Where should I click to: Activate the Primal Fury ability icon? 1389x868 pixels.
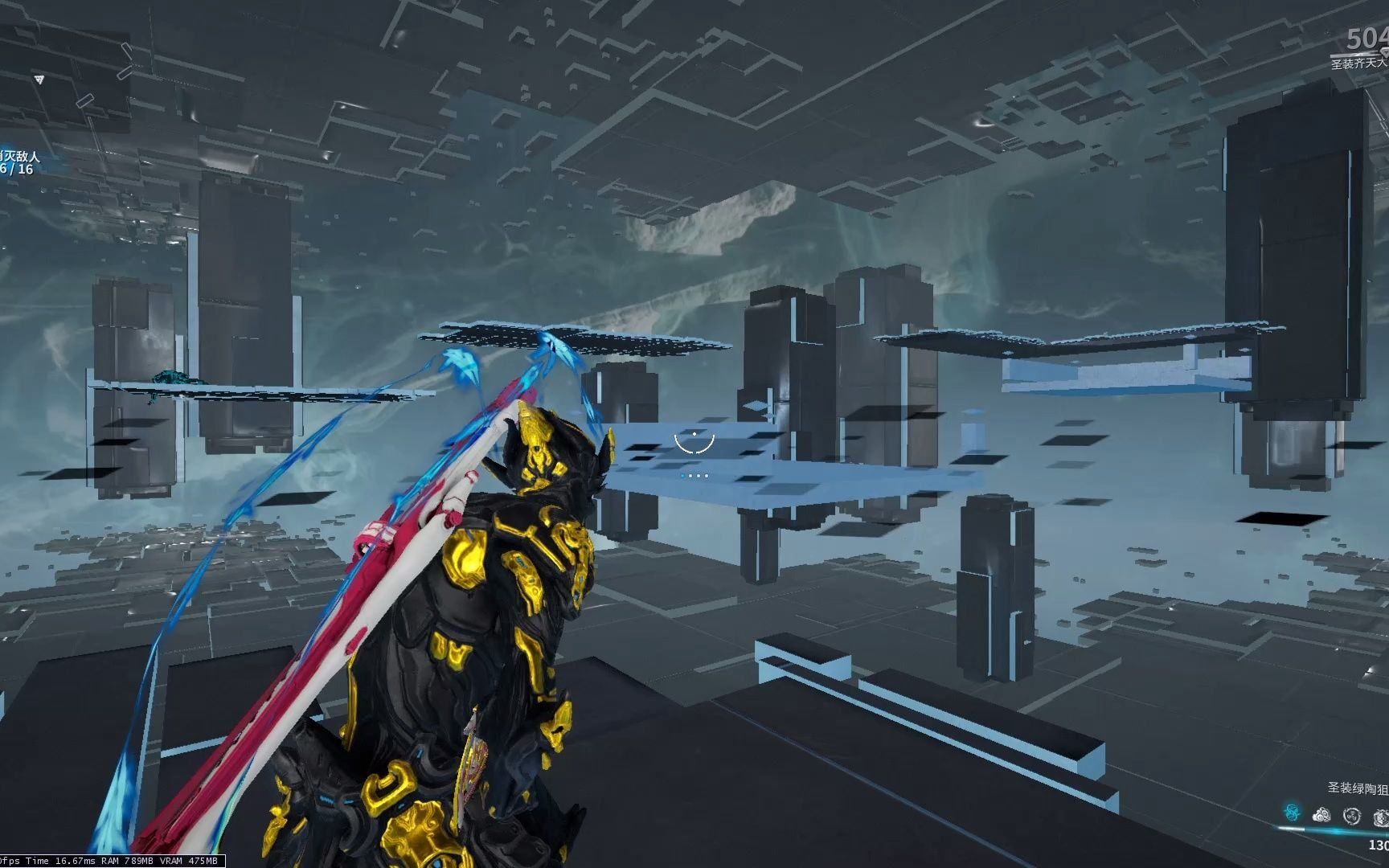coord(1380,817)
